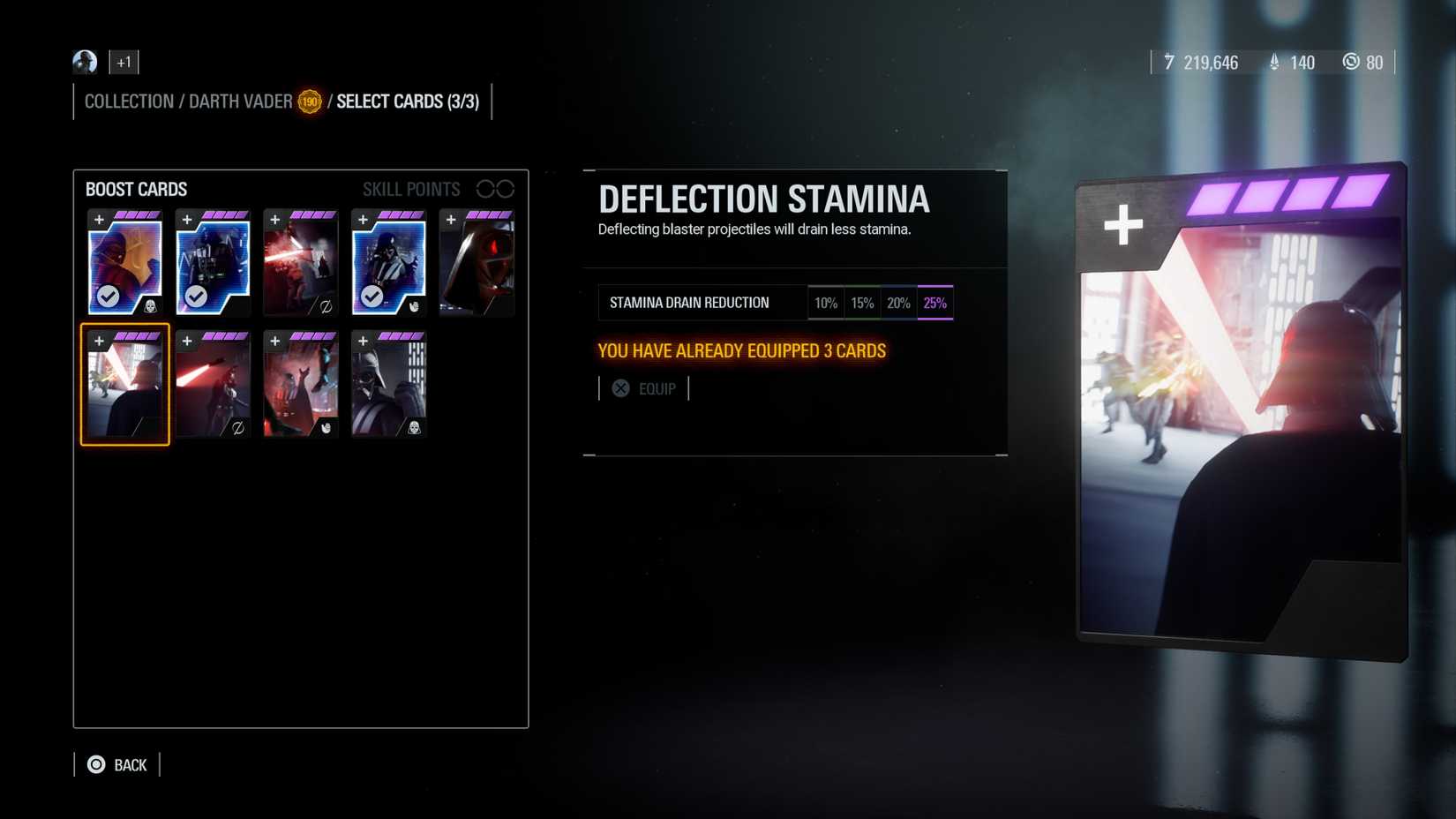Click the plus upgrade icon on the selected Deflection Stamina card

pyautogui.click(x=99, y=342)
